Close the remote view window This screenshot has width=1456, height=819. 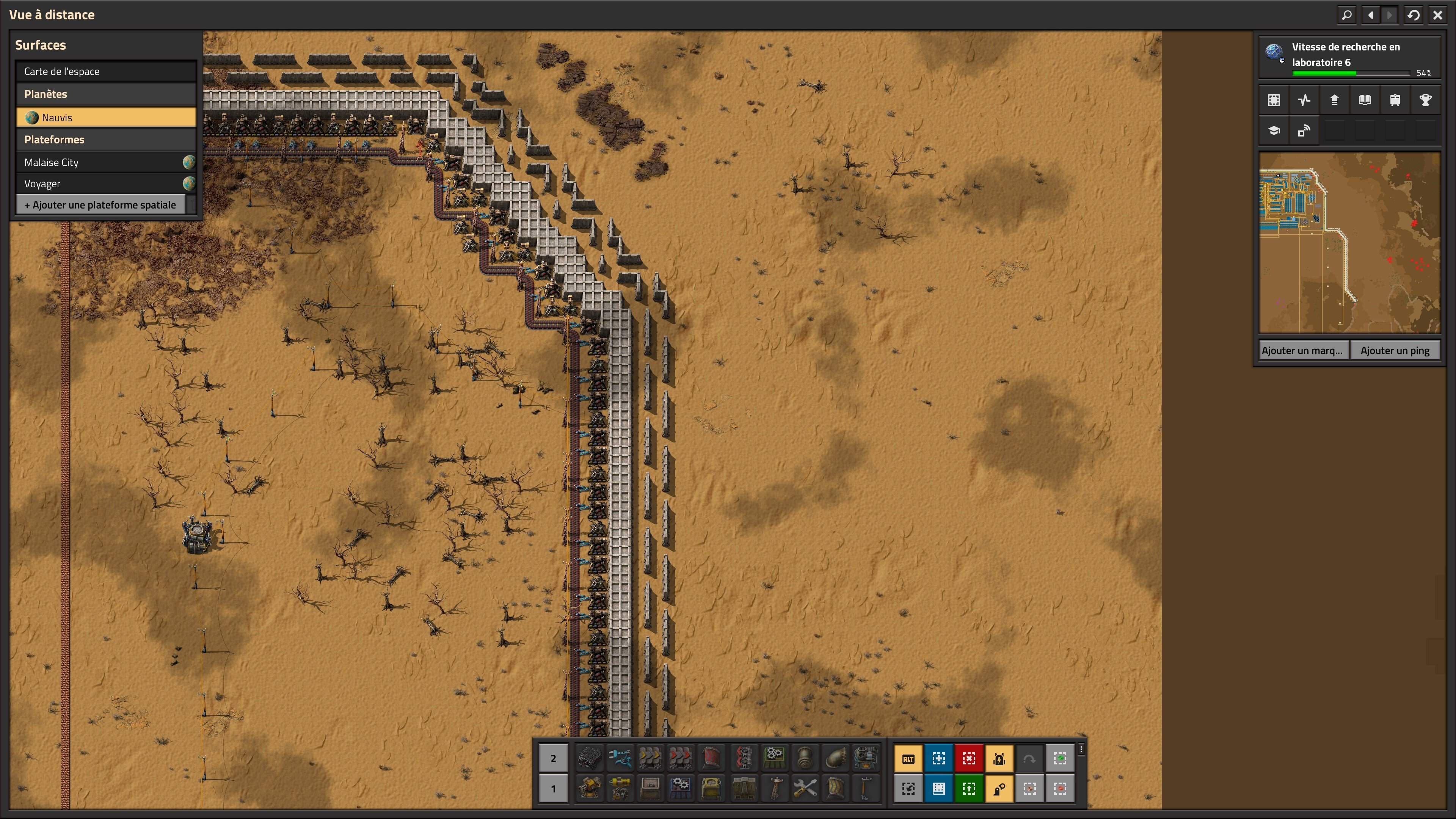[1437, 15]
